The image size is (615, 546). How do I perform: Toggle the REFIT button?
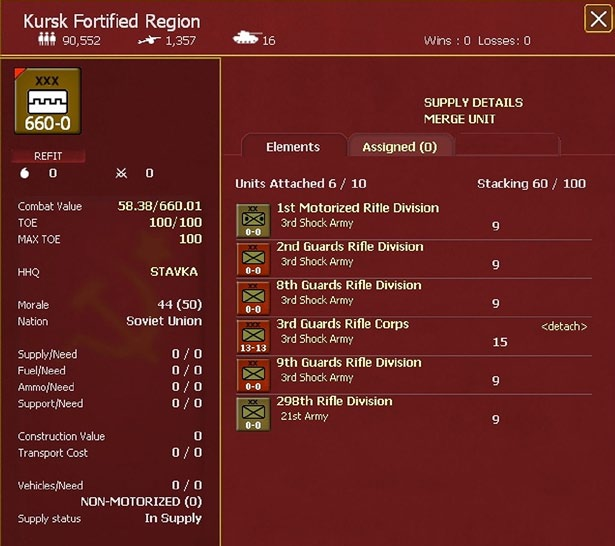point(48,156)
